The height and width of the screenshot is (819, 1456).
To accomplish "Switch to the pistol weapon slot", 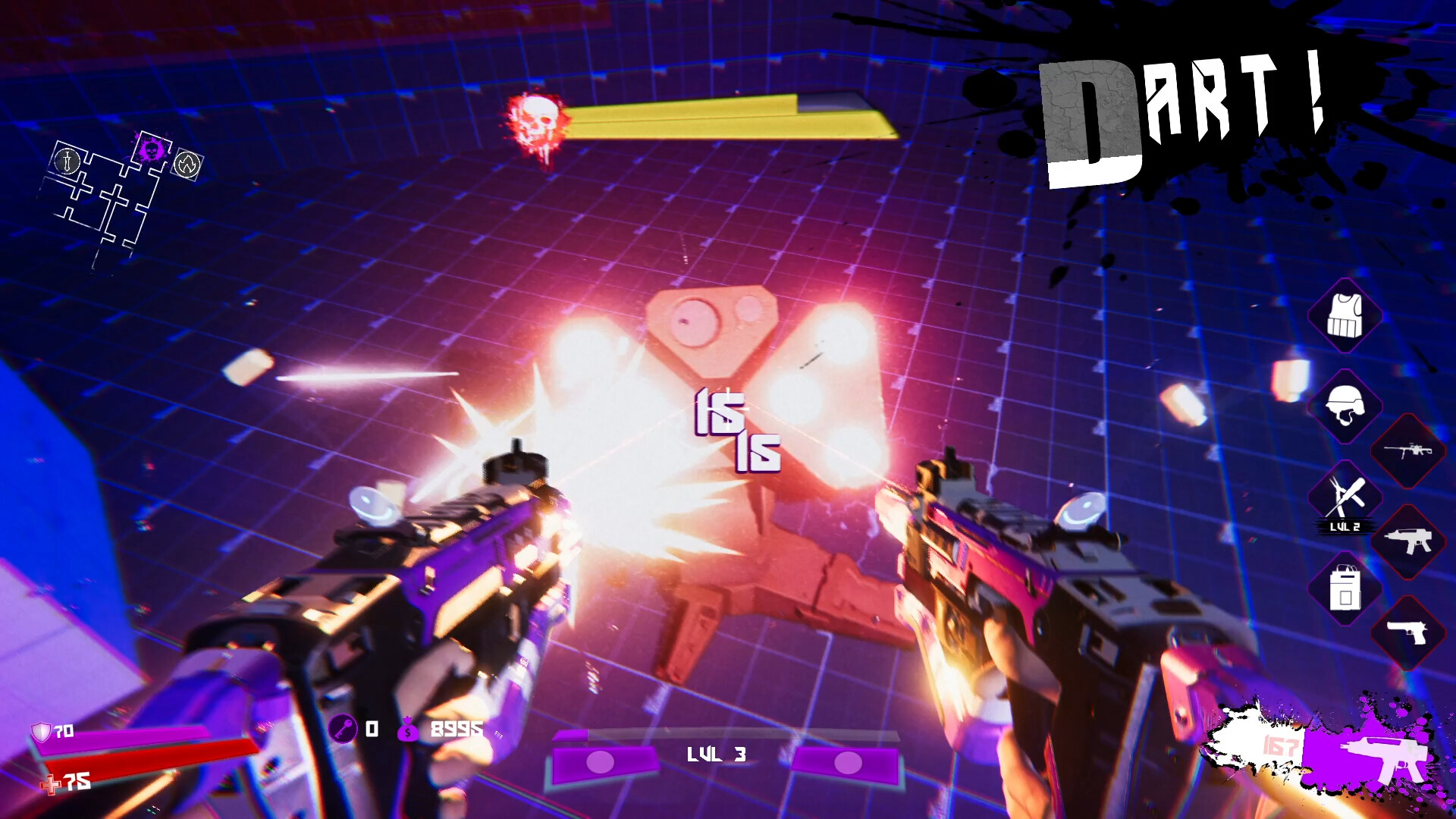I will click(1407, 632).
